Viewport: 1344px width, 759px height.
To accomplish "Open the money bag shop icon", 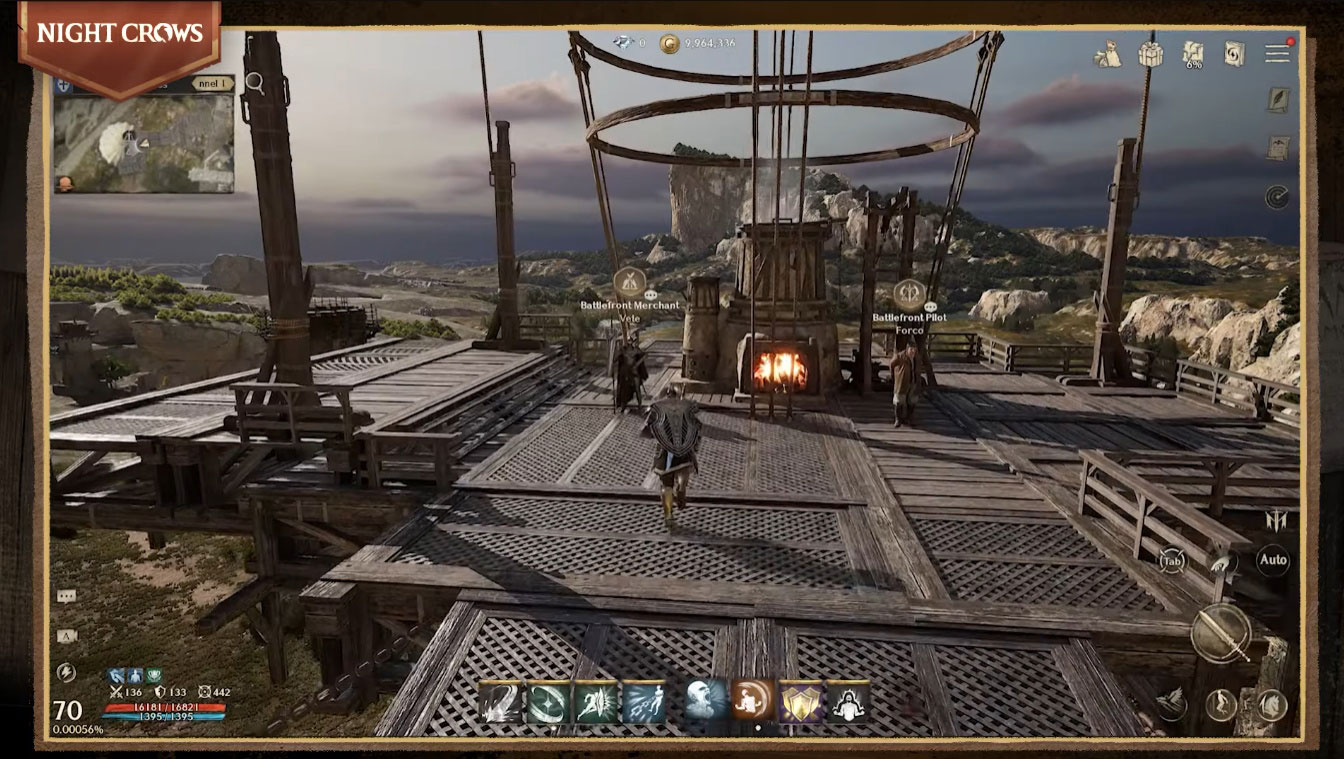I will pyautogui.click(x=1107, y=54).
